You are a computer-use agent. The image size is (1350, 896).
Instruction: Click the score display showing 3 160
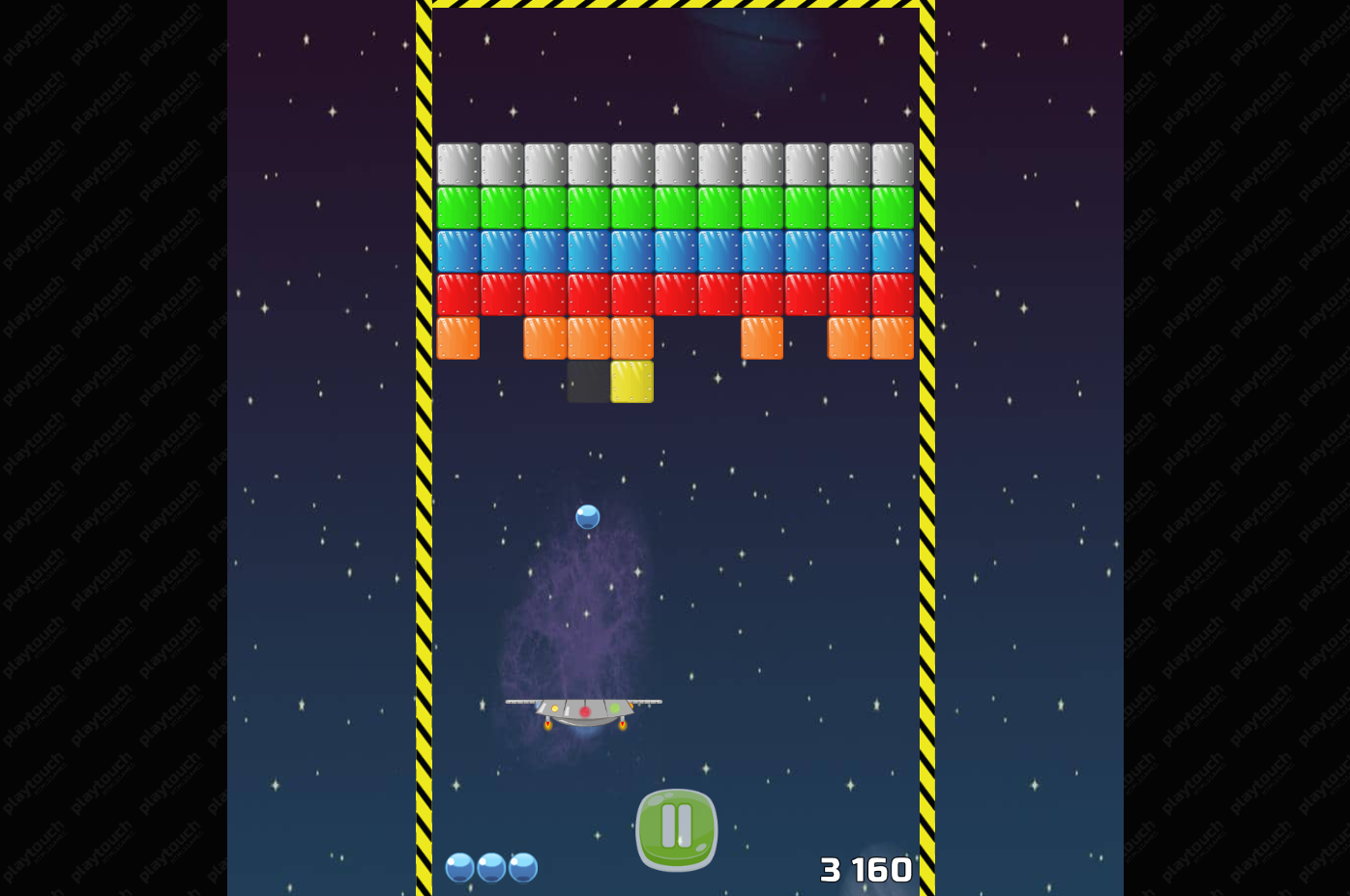click(x=866, y=869)
